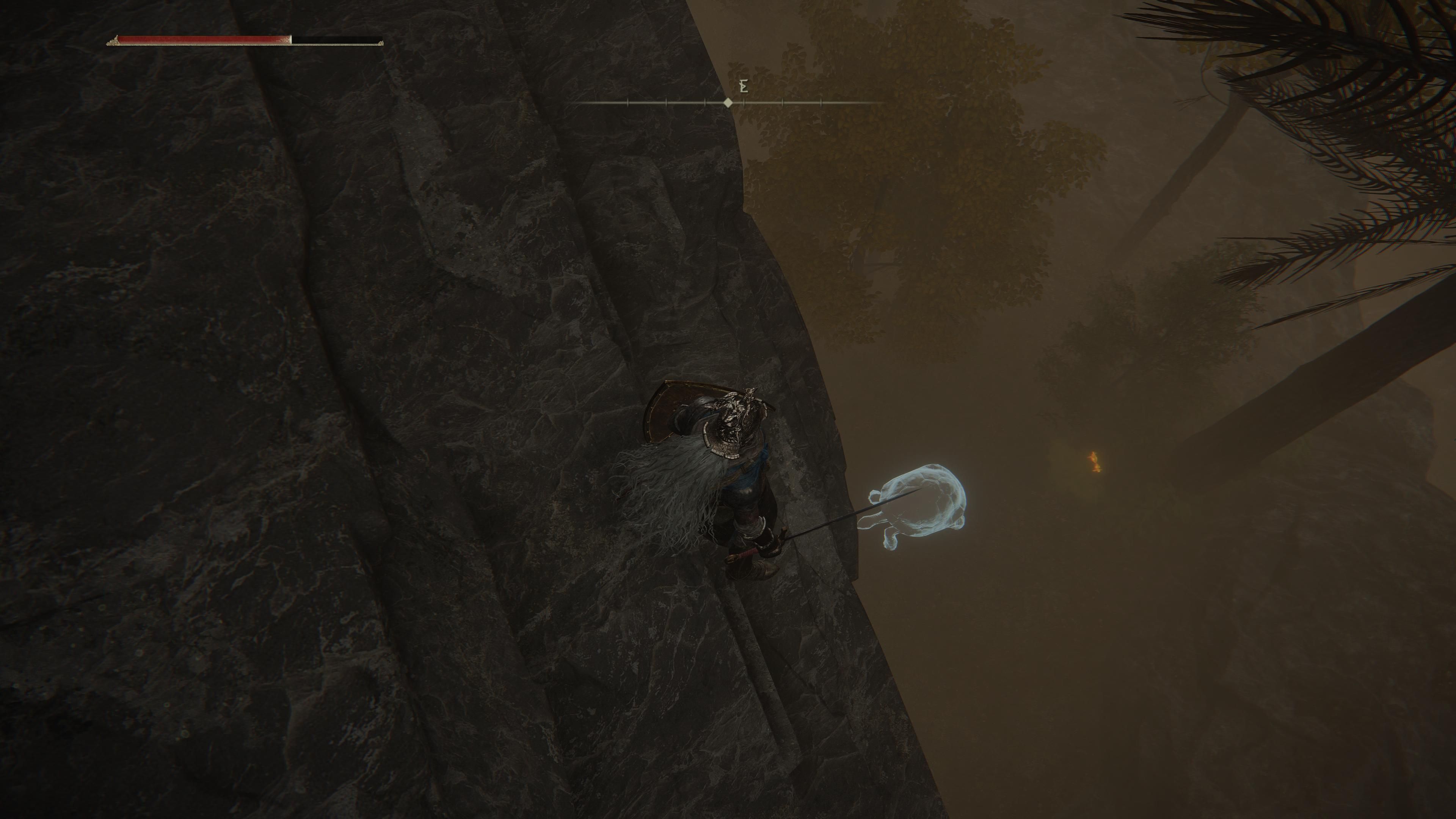Click the red filled portion of the health bar
1456x819 pixels.
(198, 39)
